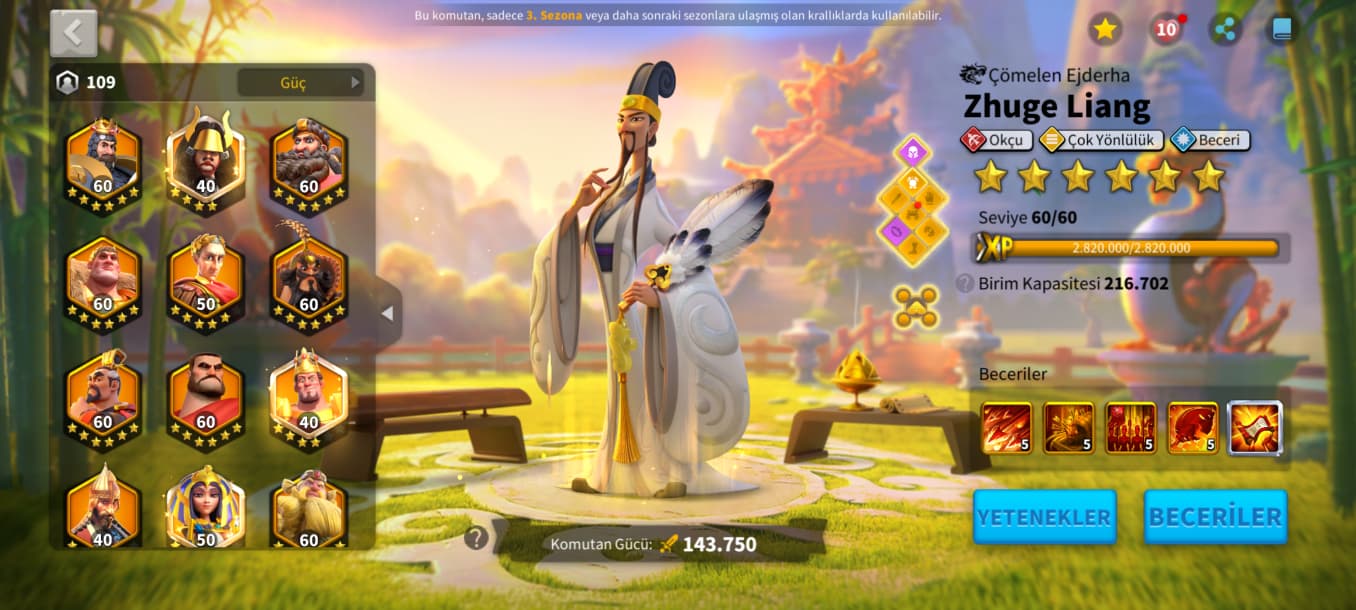1356x610 pixels.
Task: Choose the horned-helmet samurai commander, level 40
Action: click(x=205, y=159)
